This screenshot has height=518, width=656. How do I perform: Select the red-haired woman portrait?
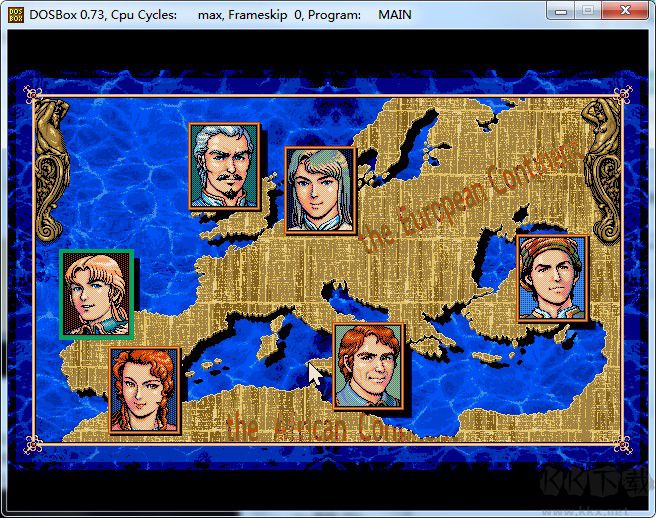coord(145,390)
